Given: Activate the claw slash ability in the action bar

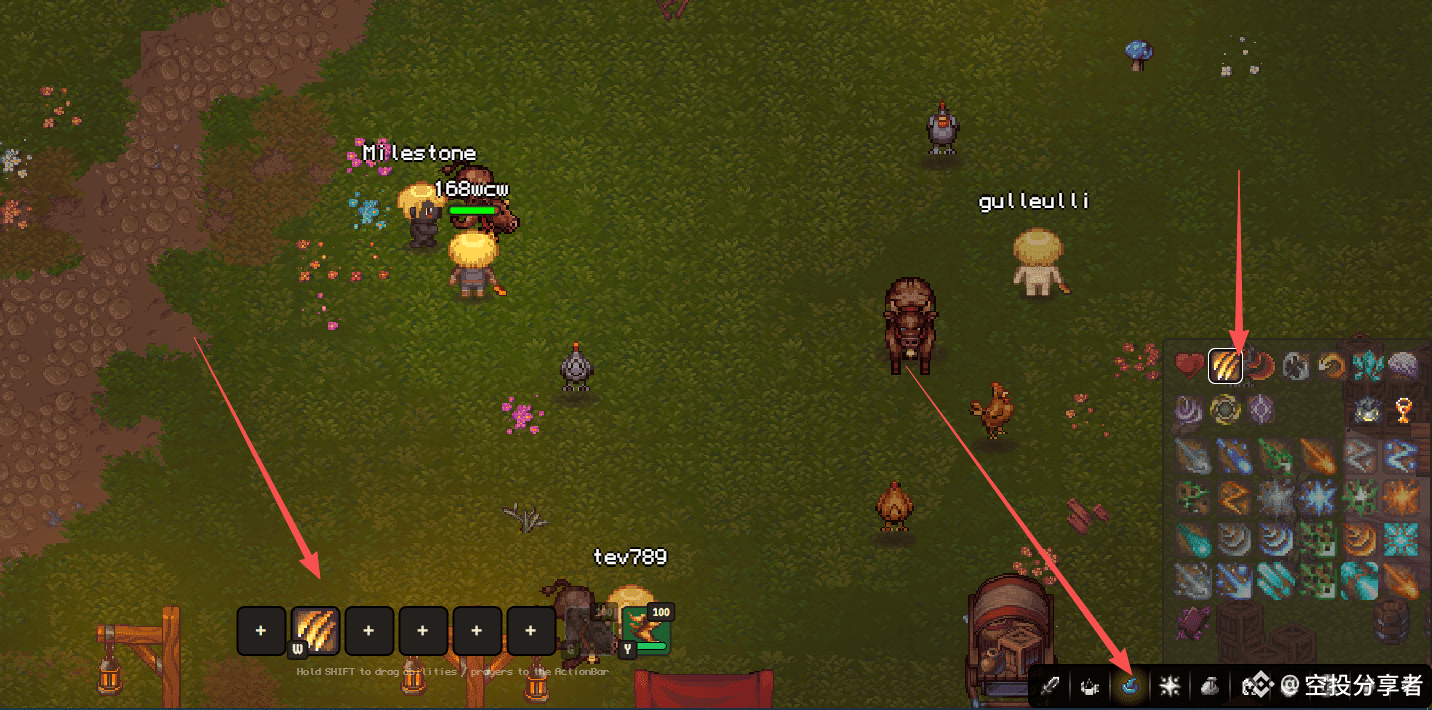Looking at the screenshot, I should tap(315, 631).
